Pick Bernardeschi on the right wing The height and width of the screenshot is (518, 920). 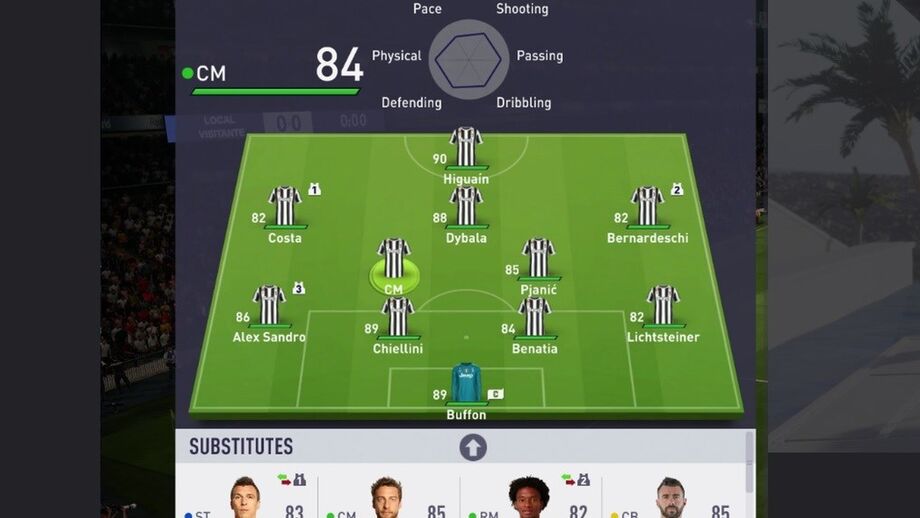(647, 207)
